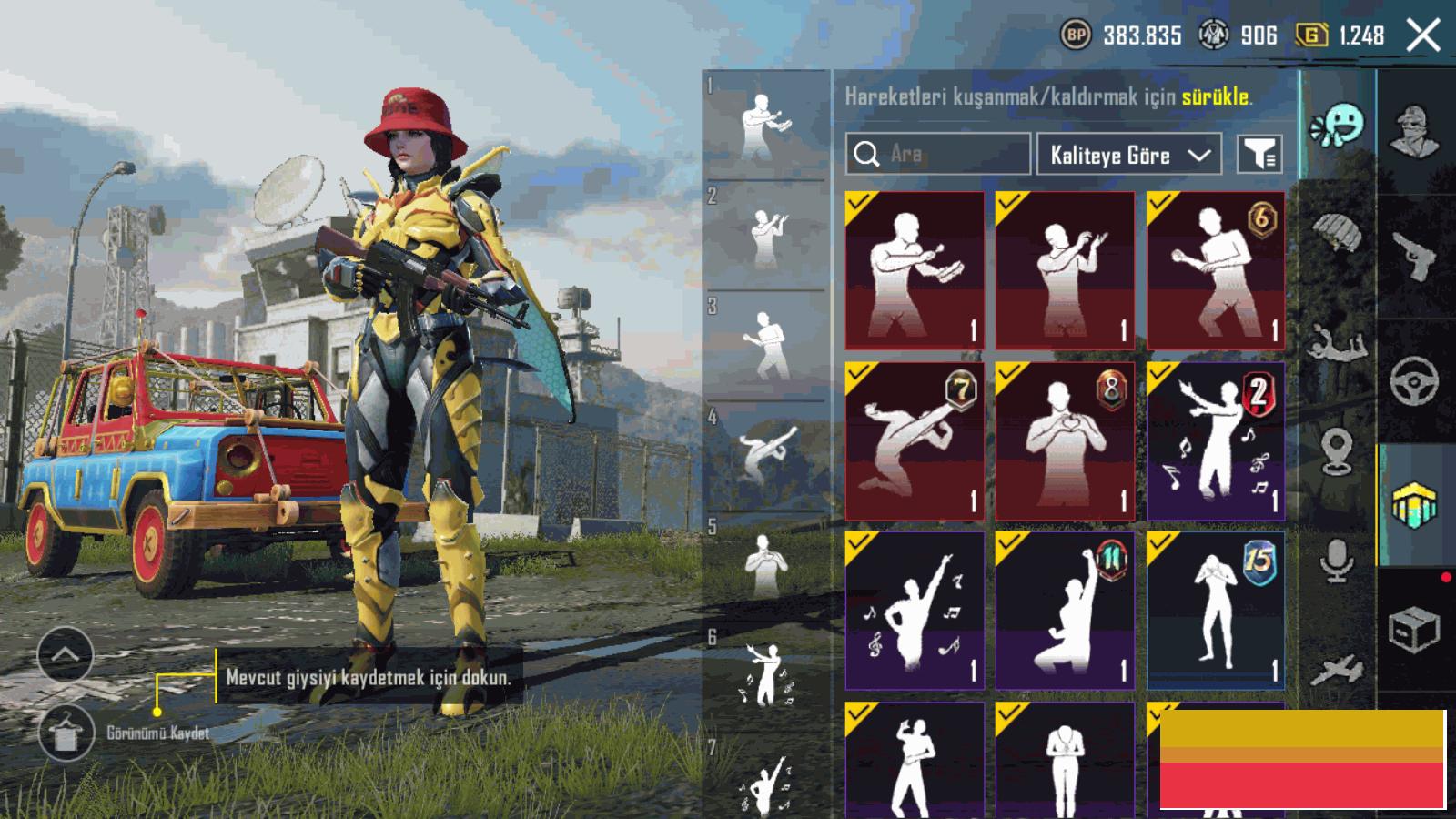Open the crate box tab
This screenshot has width=1456, height=819.
pos(1415,628)
